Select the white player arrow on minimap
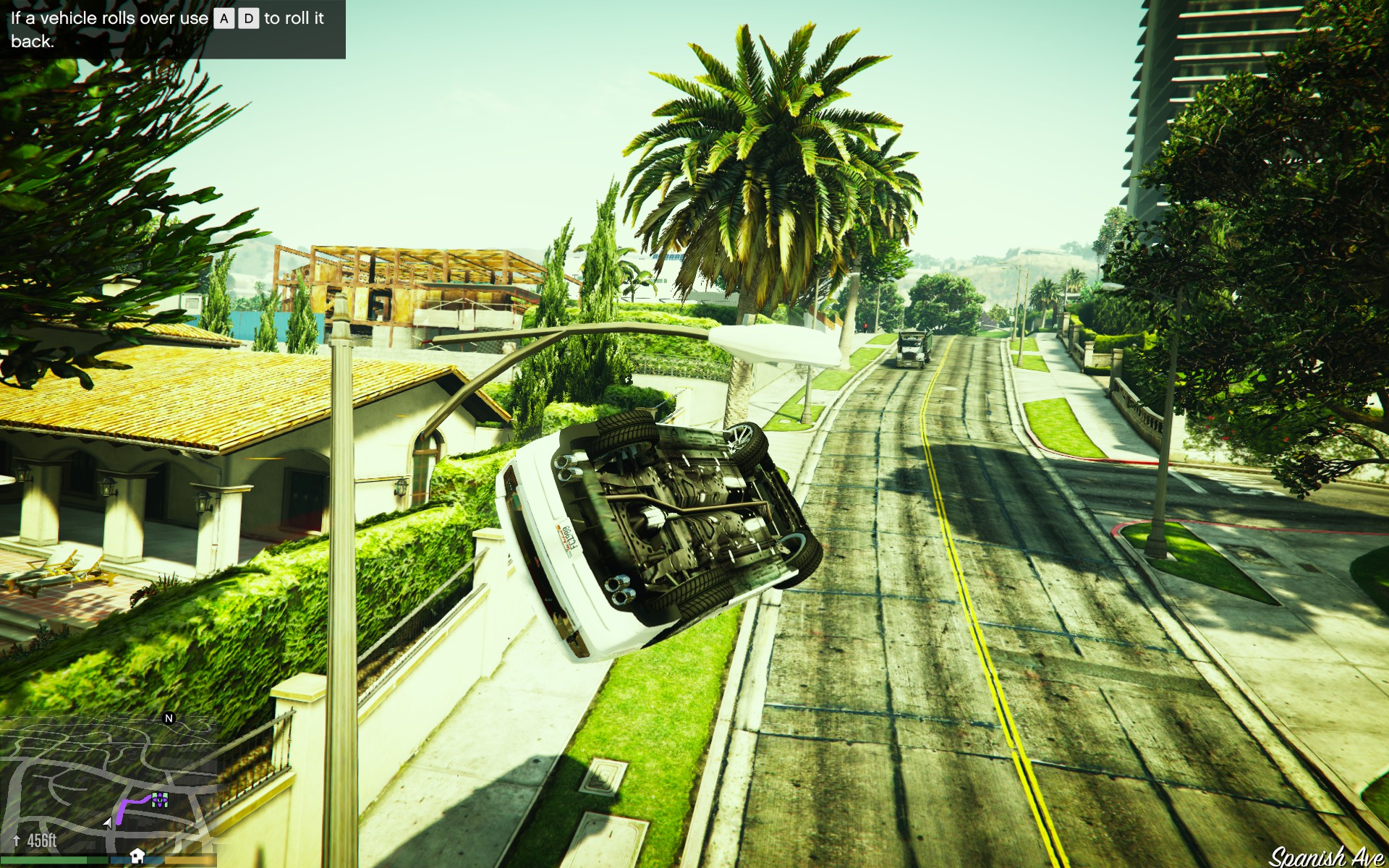This screenshot has height=868, width=1389. (109, 822)
